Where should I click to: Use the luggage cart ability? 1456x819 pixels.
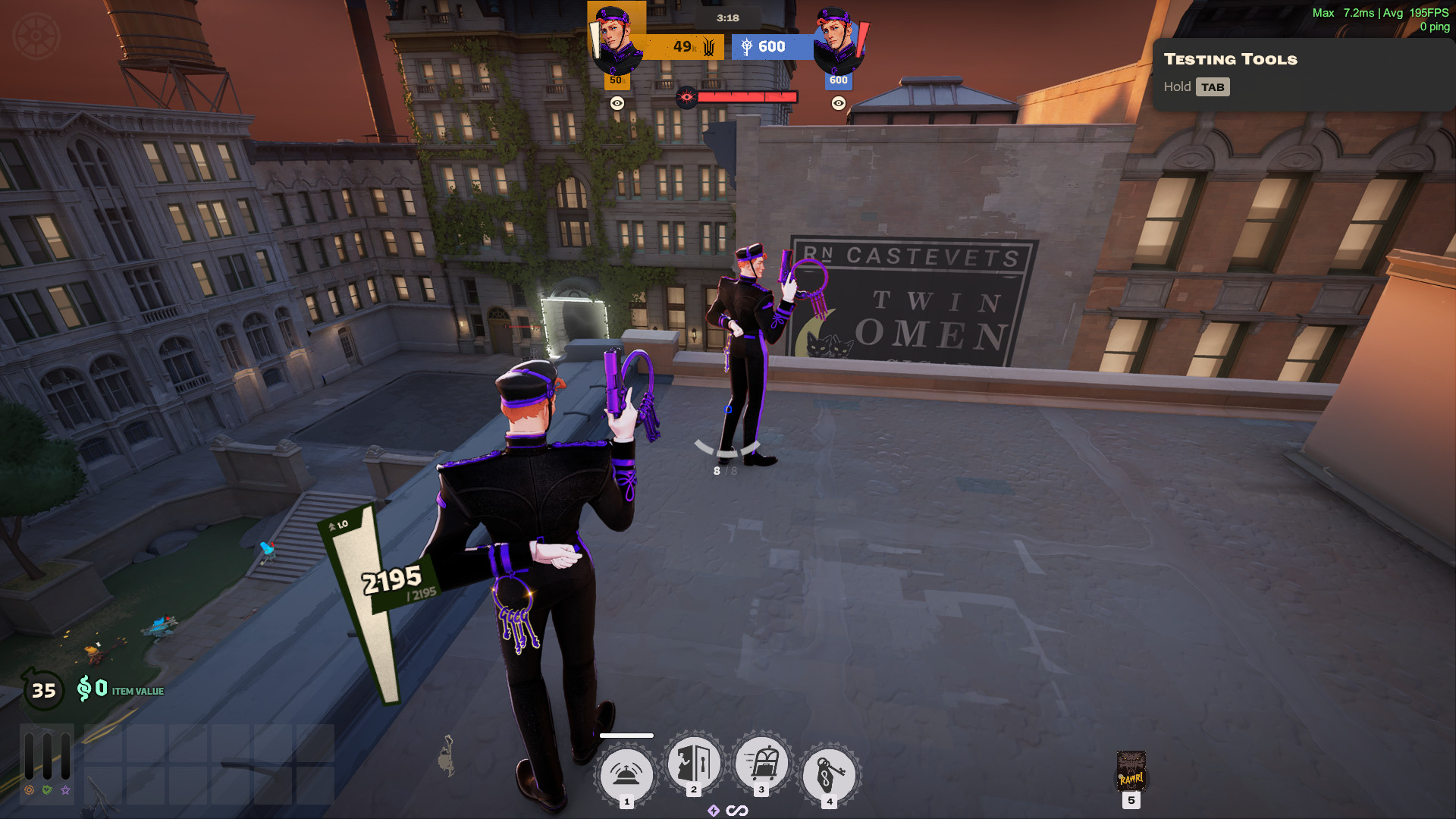click(761, 764)
